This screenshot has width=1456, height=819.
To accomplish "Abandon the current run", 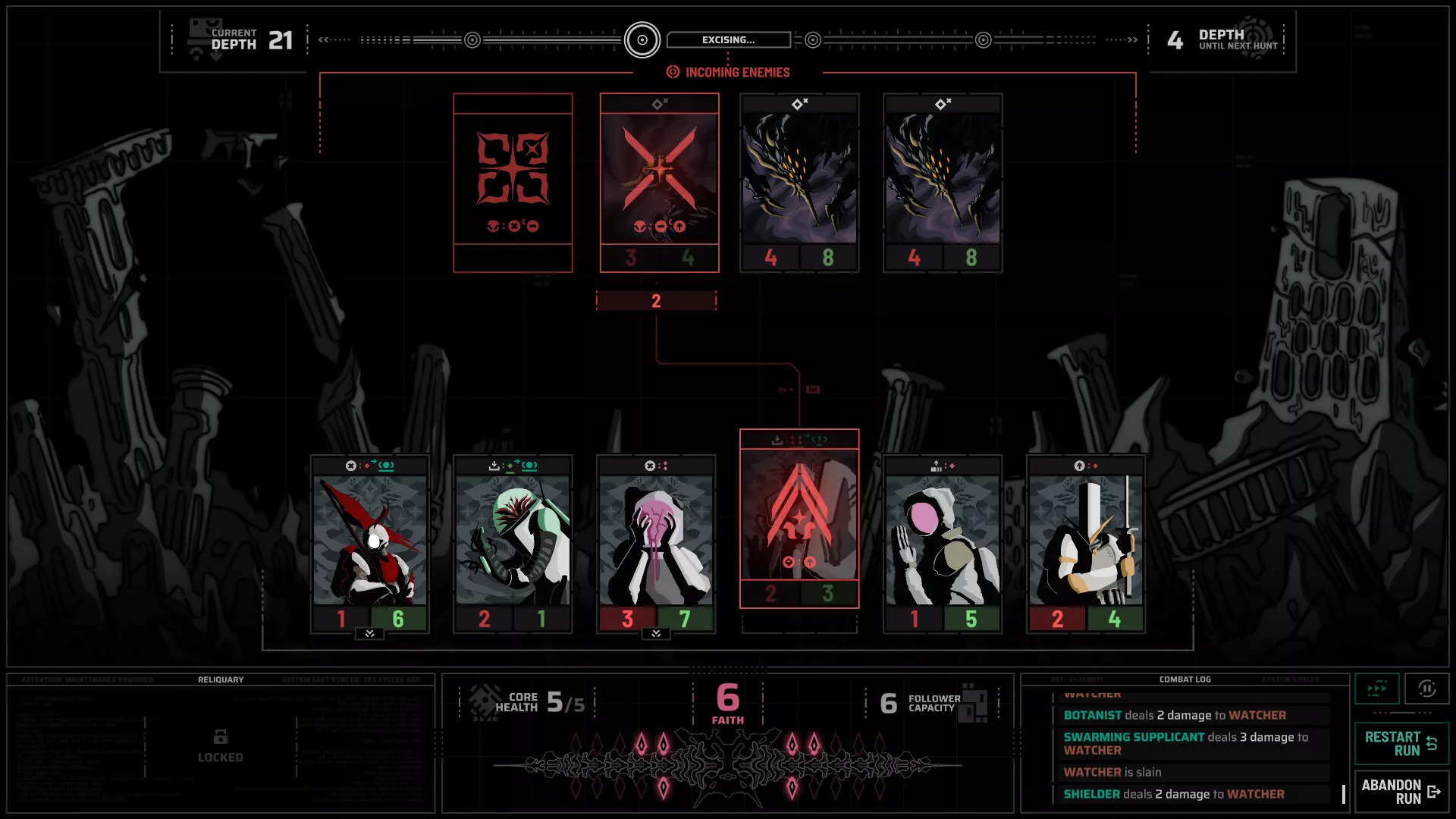I will [1401, 792].
